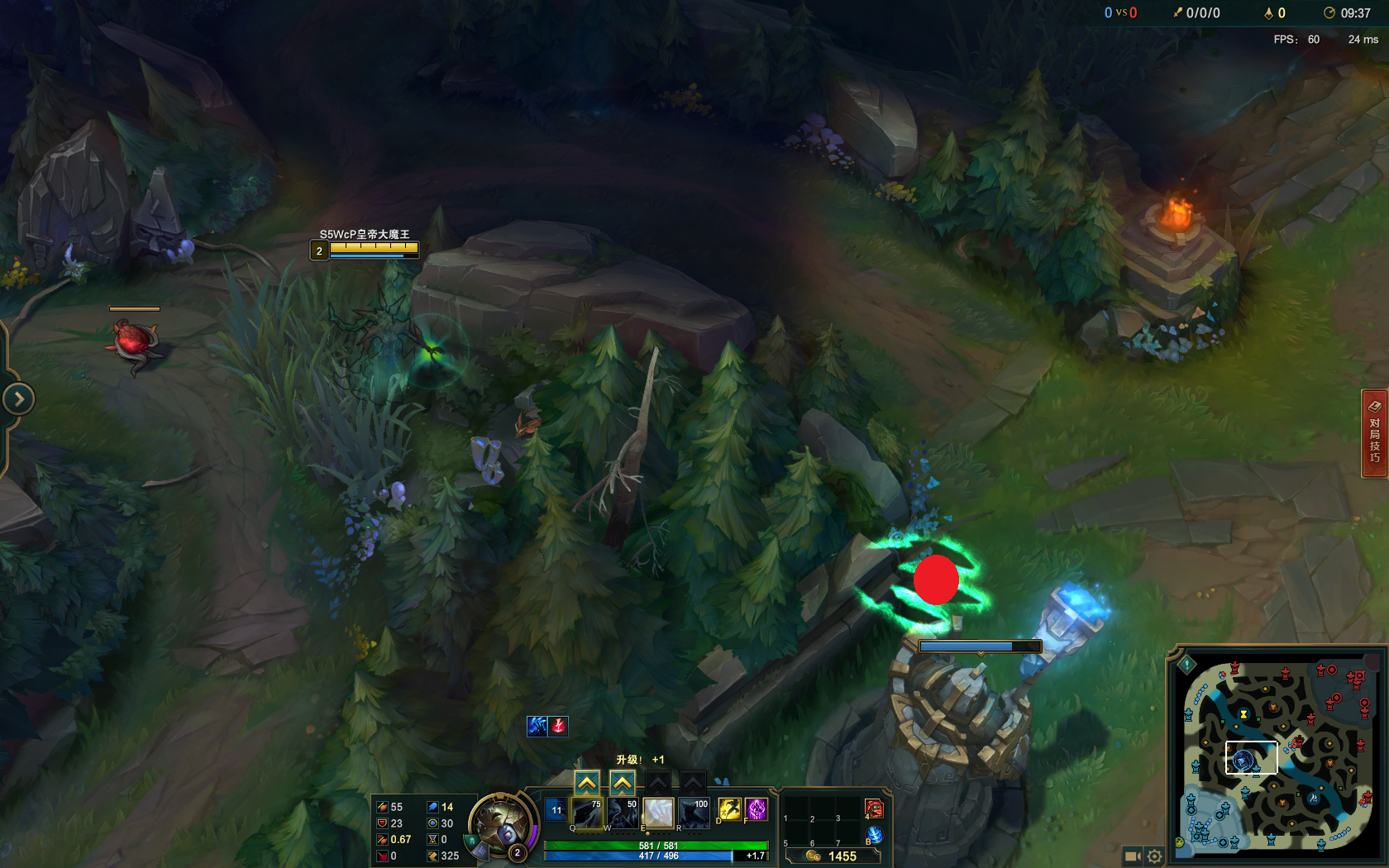Click the 1455 gold counter to open shop
The height and width of the screenshot is (868, 1389).
(842, 855)
